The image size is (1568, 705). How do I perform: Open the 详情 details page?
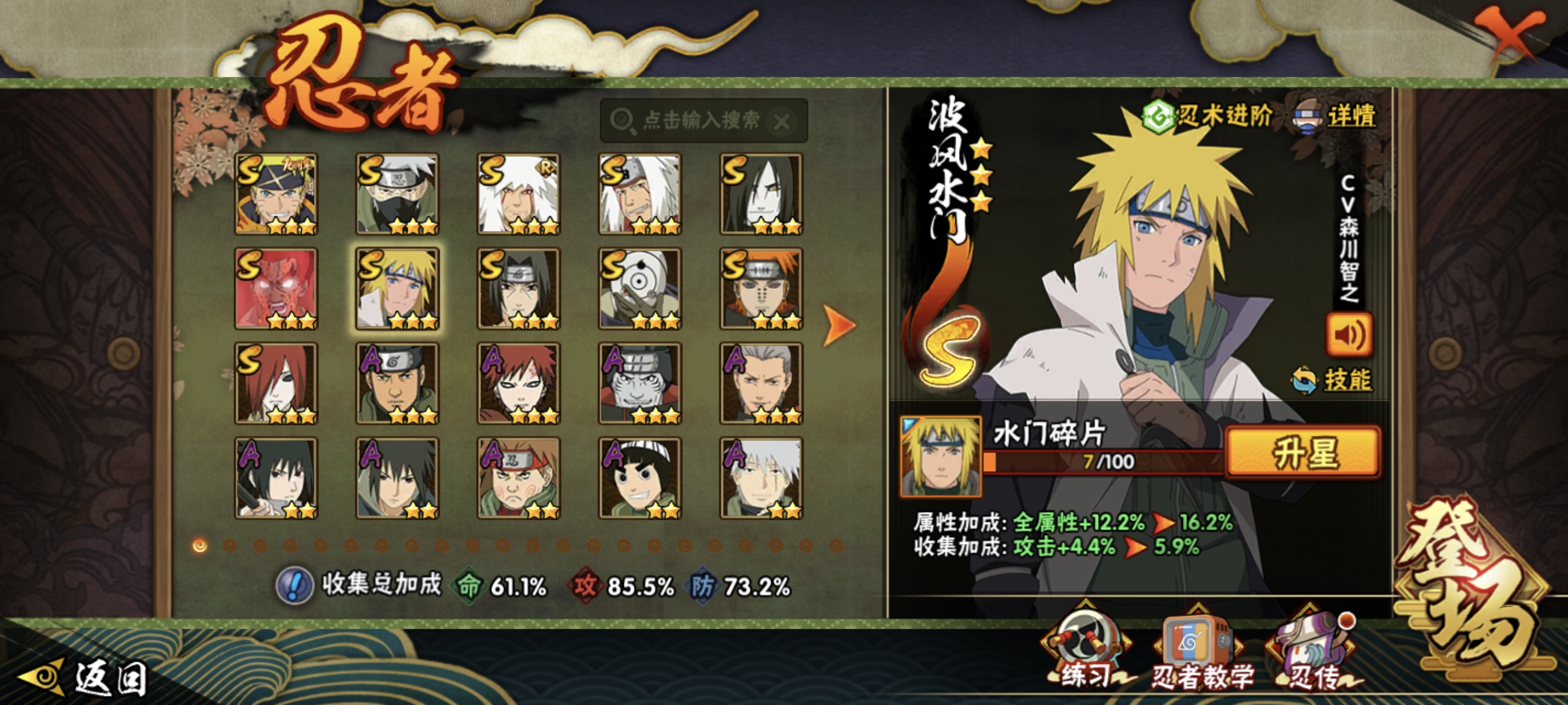1336,116
